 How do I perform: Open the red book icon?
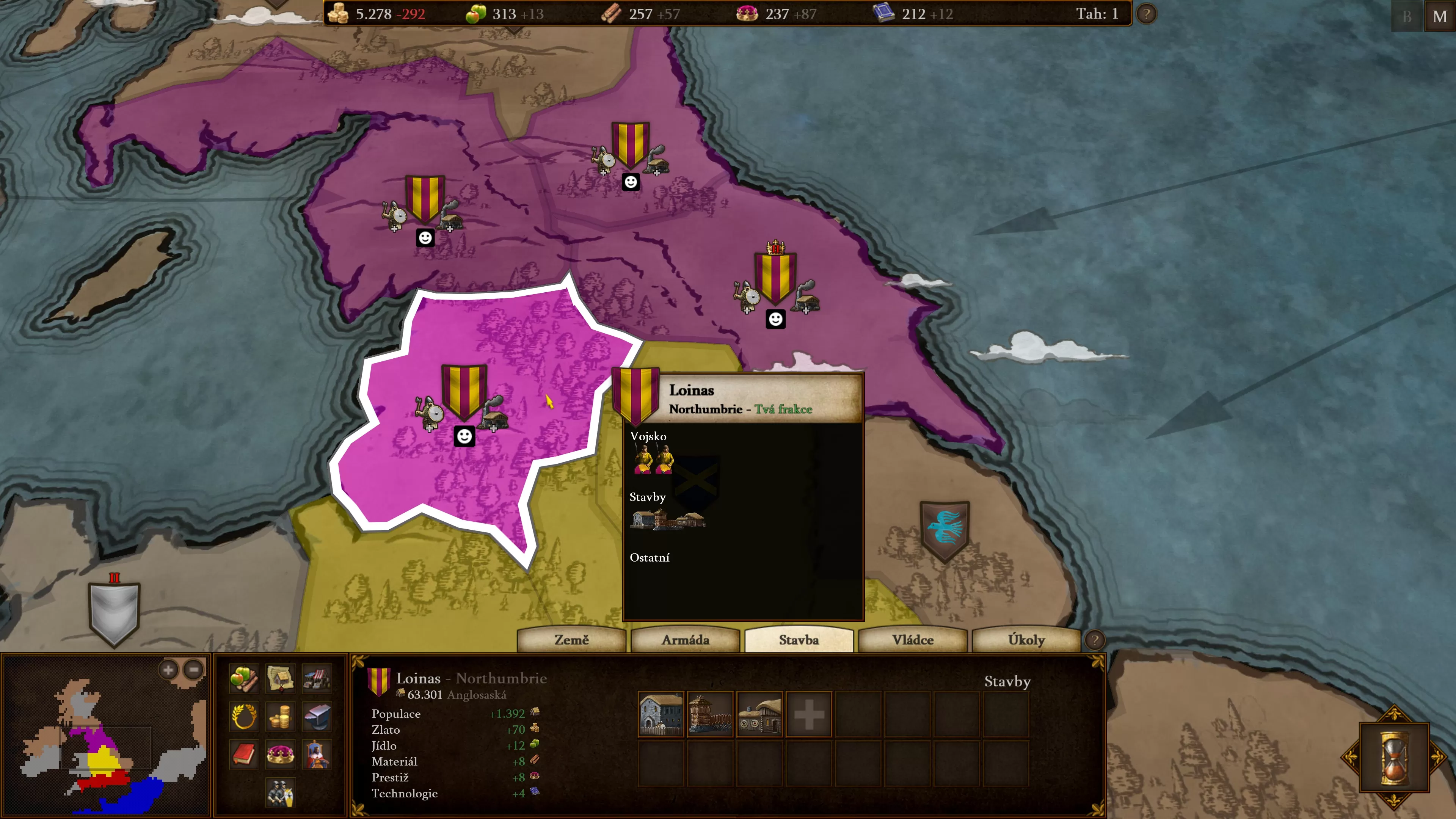tap(244, 754)
